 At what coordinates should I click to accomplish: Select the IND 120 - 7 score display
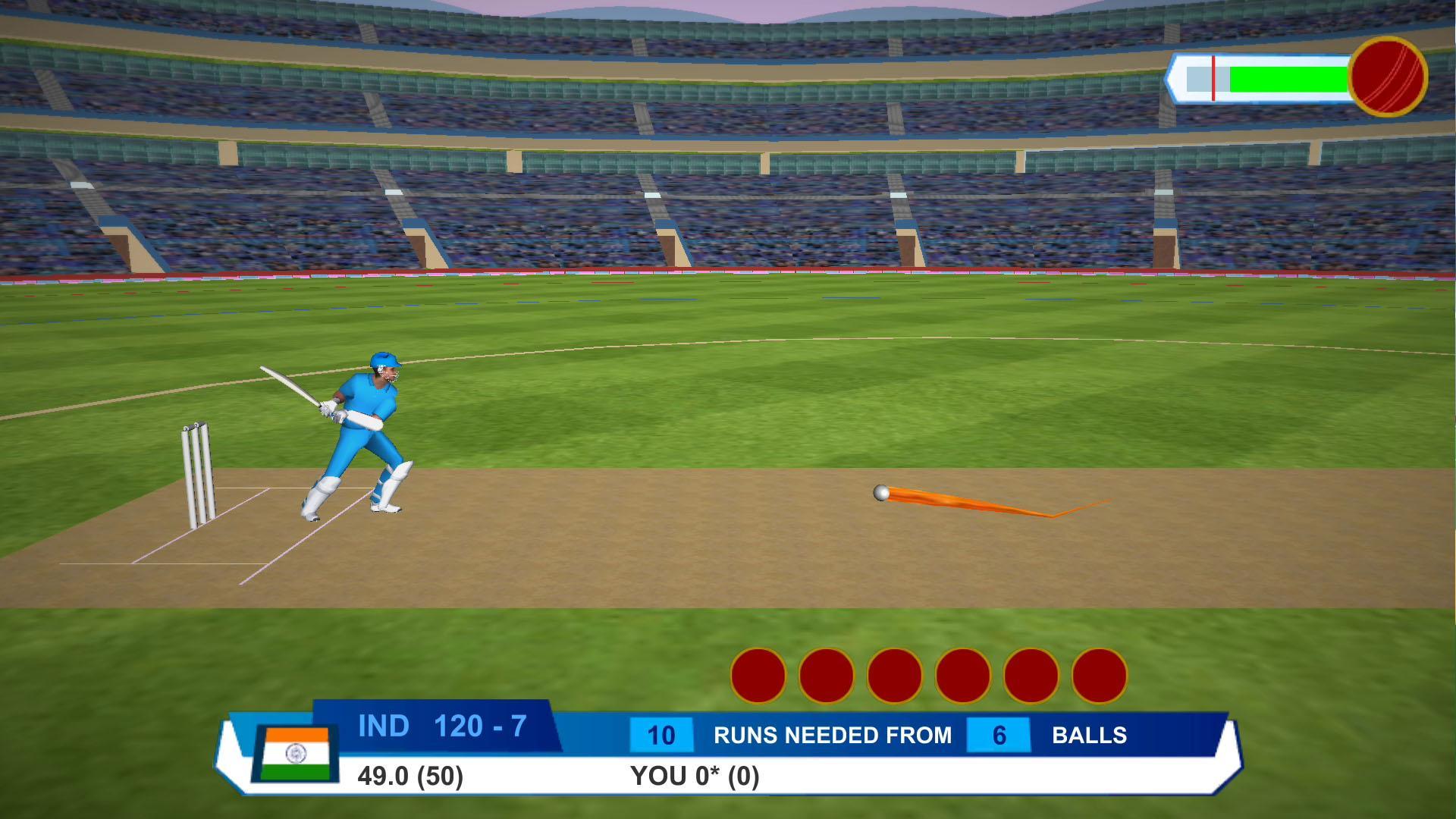(x=444, y=726)
